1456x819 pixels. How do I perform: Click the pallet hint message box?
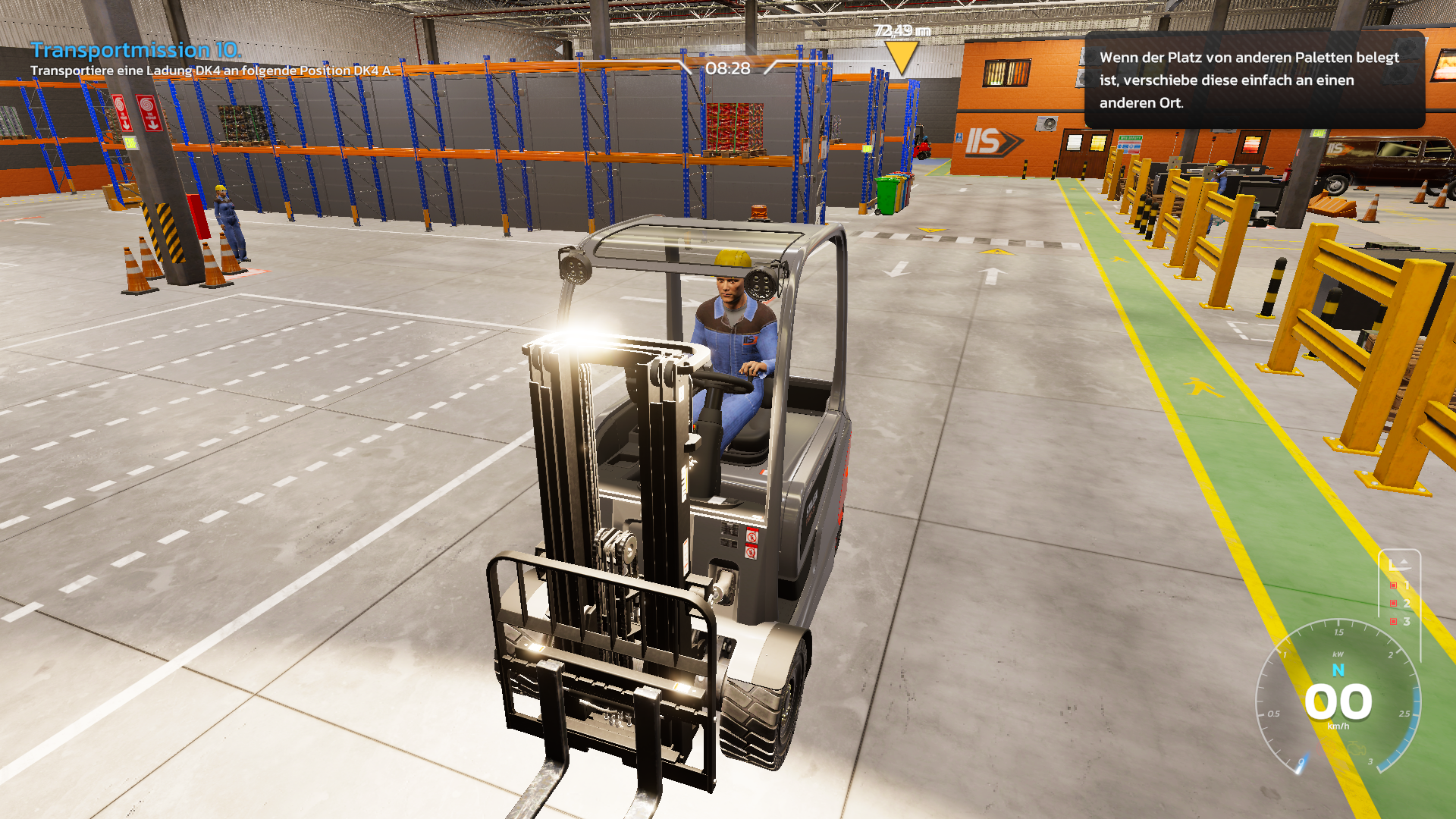click(x=1254, y=80)
